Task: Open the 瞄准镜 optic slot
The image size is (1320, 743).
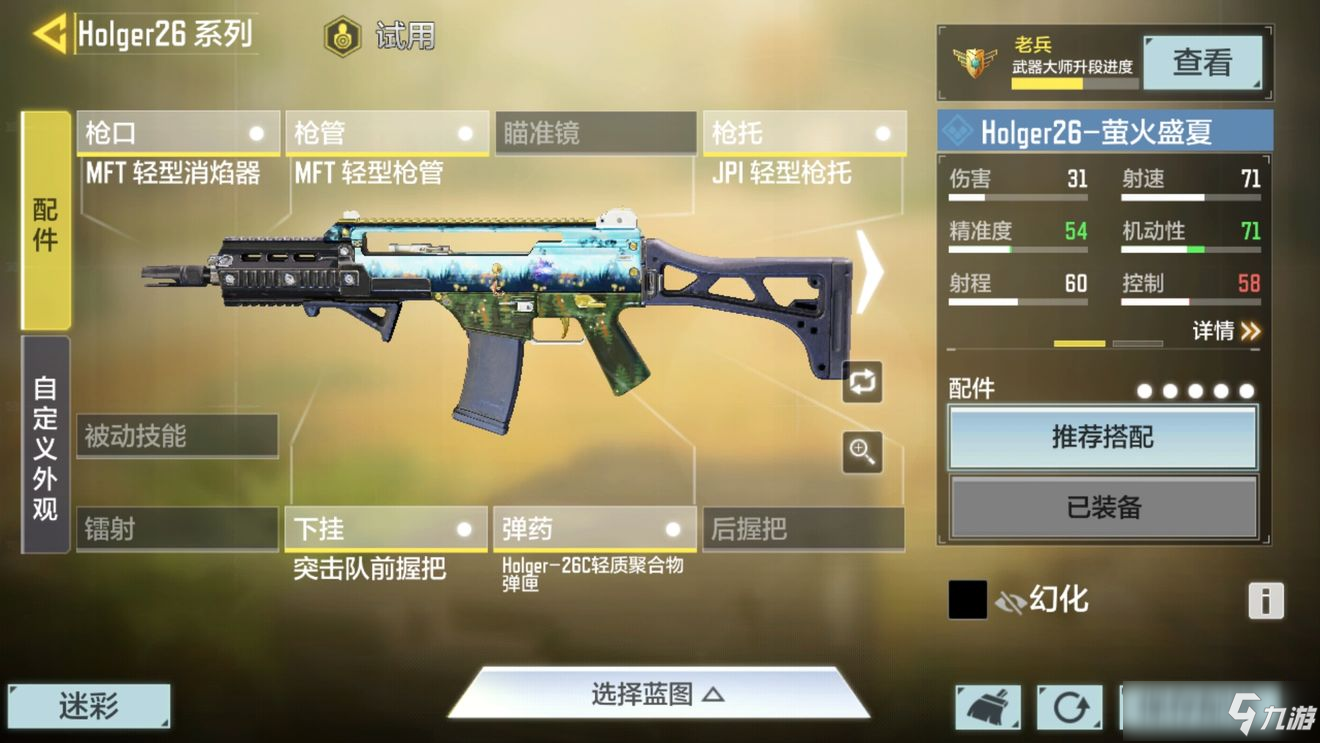Action: [x=595, y=134]
